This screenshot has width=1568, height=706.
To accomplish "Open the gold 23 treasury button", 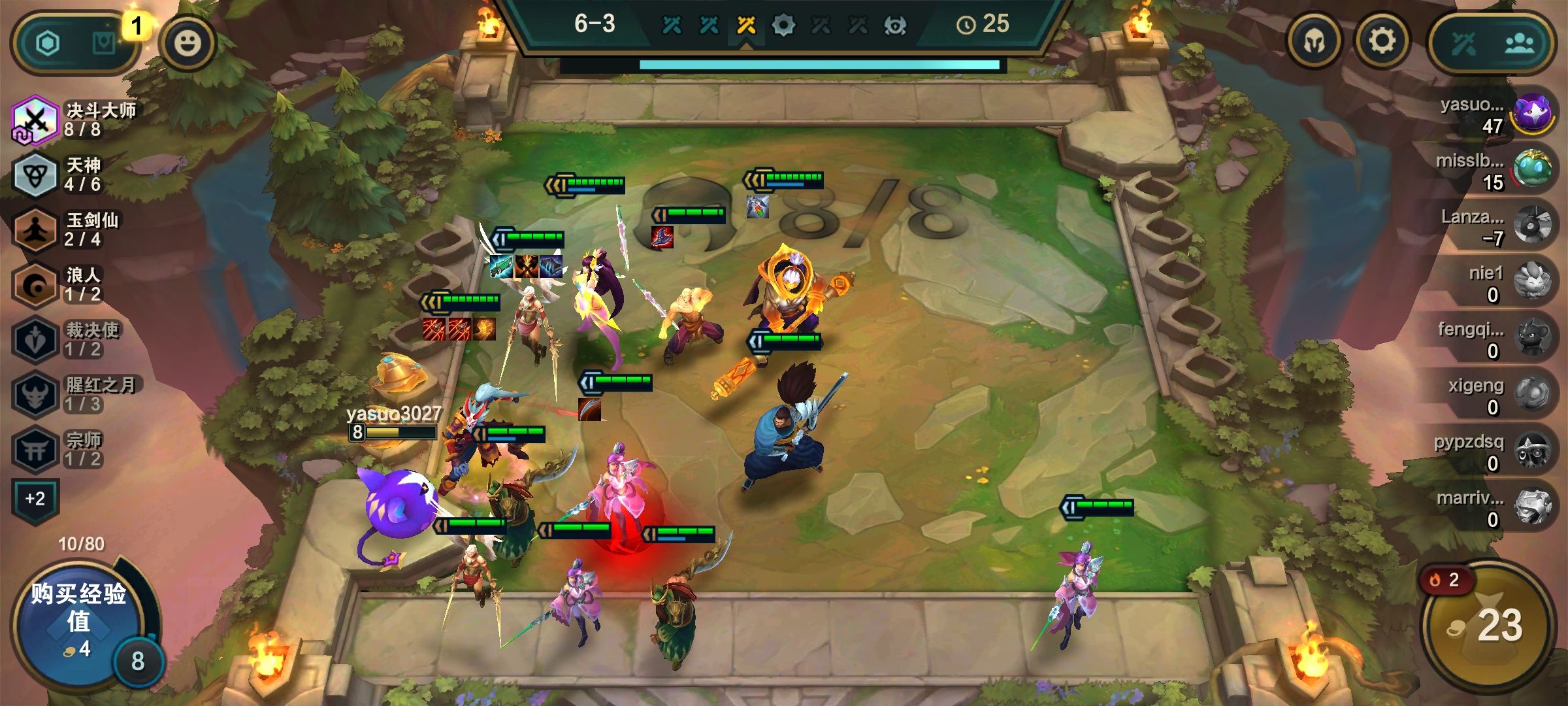I will (1488, 625).
